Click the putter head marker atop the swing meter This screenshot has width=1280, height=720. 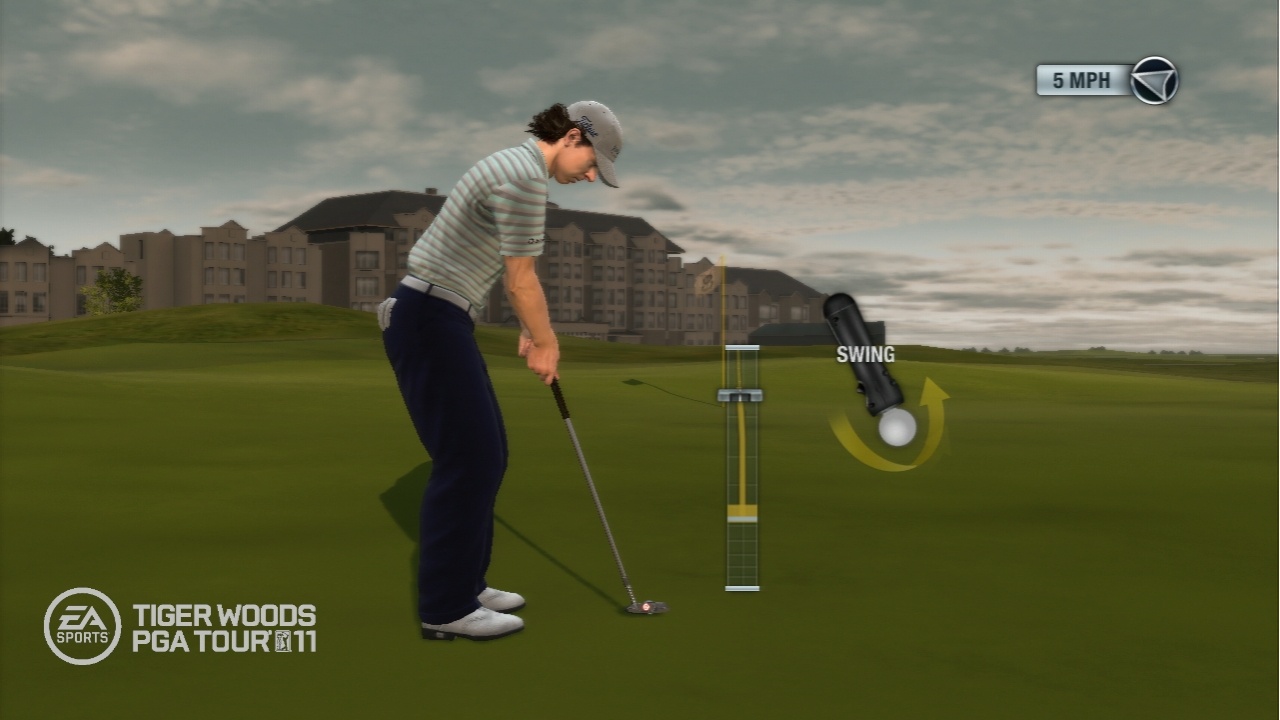point(739,394)
